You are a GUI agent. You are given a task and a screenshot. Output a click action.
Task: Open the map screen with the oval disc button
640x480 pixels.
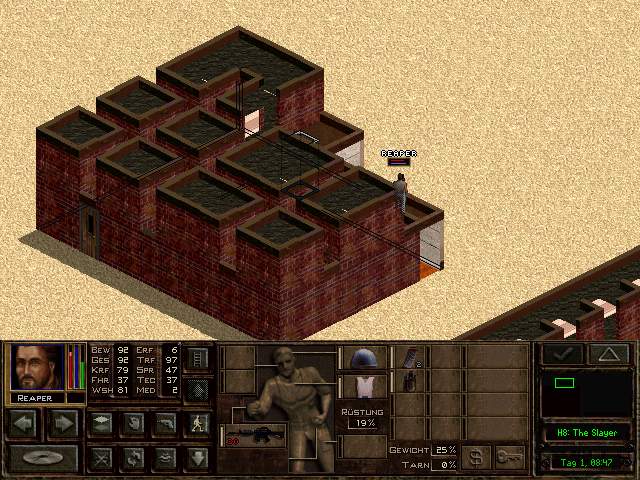(x=42, y=458)
